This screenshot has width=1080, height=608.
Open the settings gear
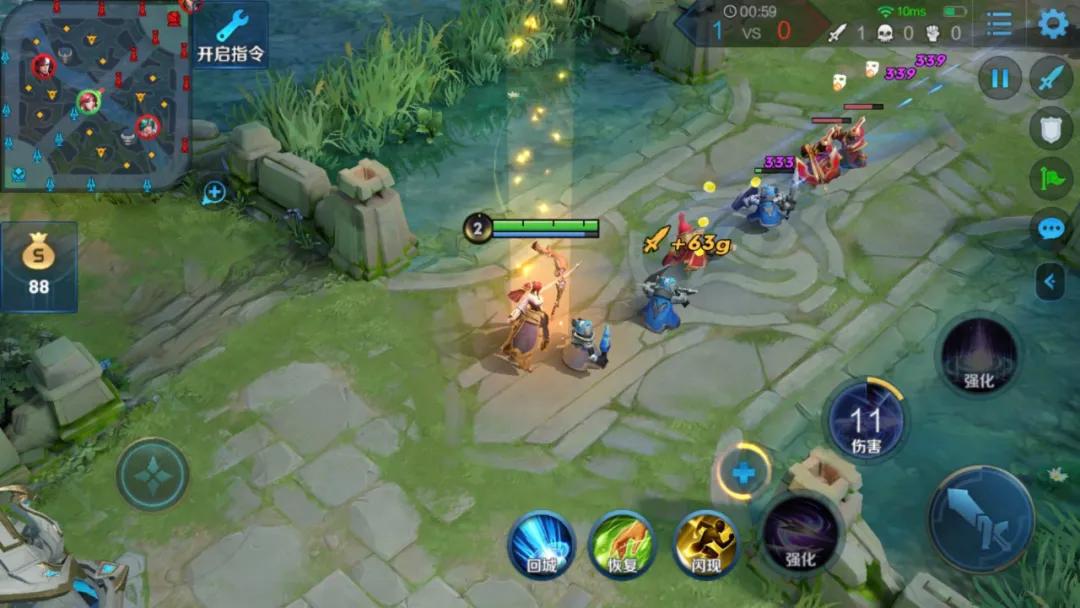tap(1052, 23)
